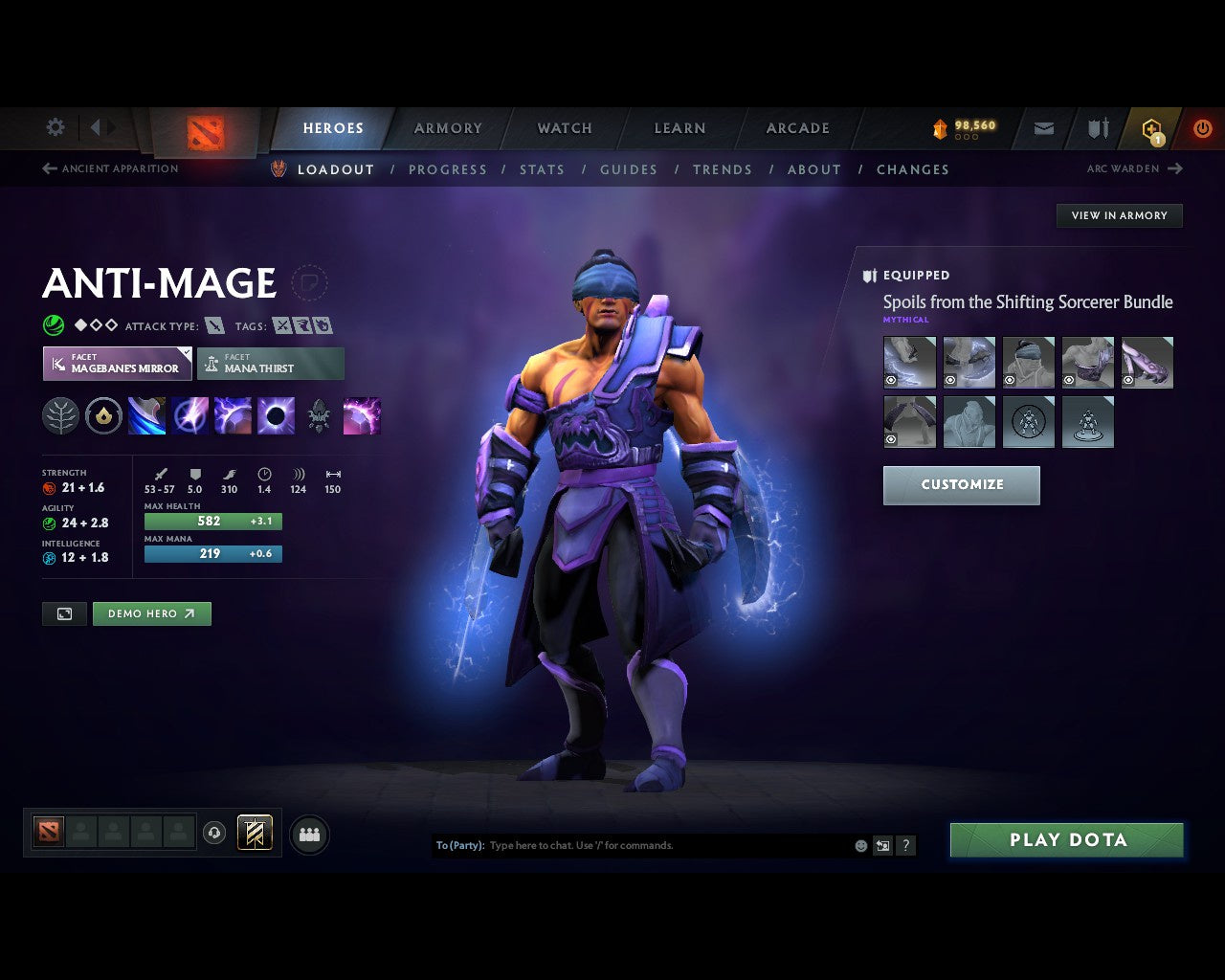Screen dimensions: 1225x980
Task: Toggle the Magebane's Mirror facet
Action: [x=117, y=364]
